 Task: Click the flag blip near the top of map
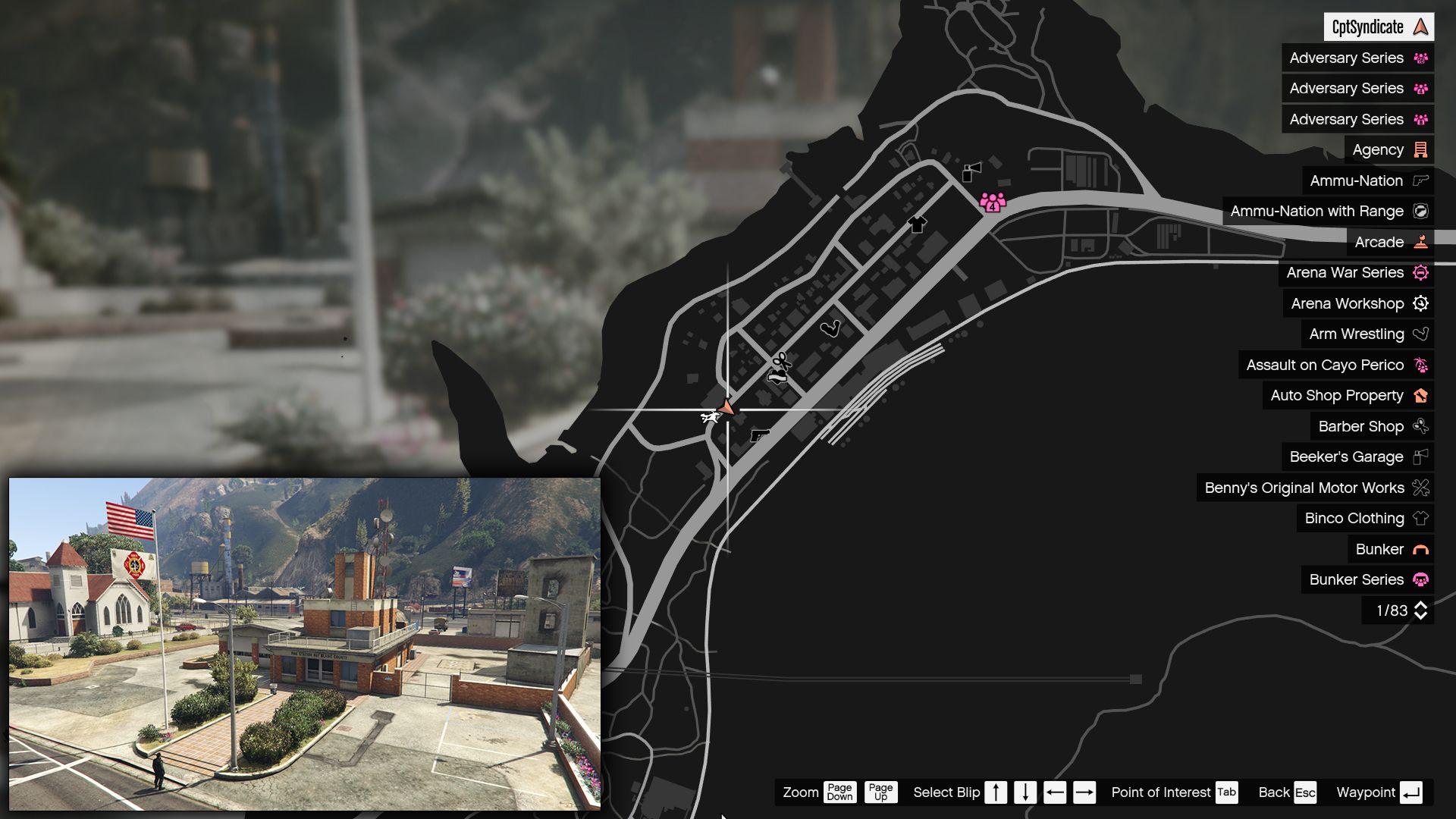click(x=971, y=171)
